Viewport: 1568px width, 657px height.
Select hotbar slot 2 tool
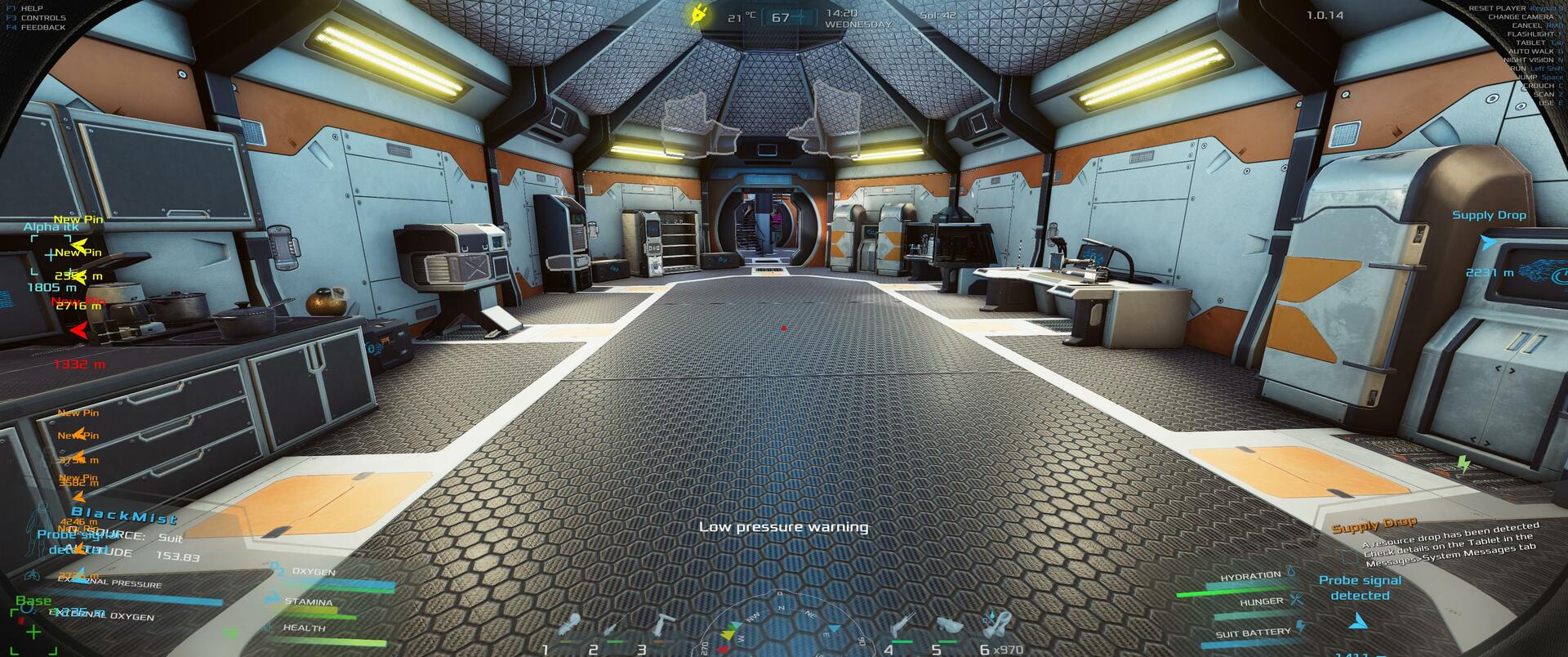click(x=611, y=629)
